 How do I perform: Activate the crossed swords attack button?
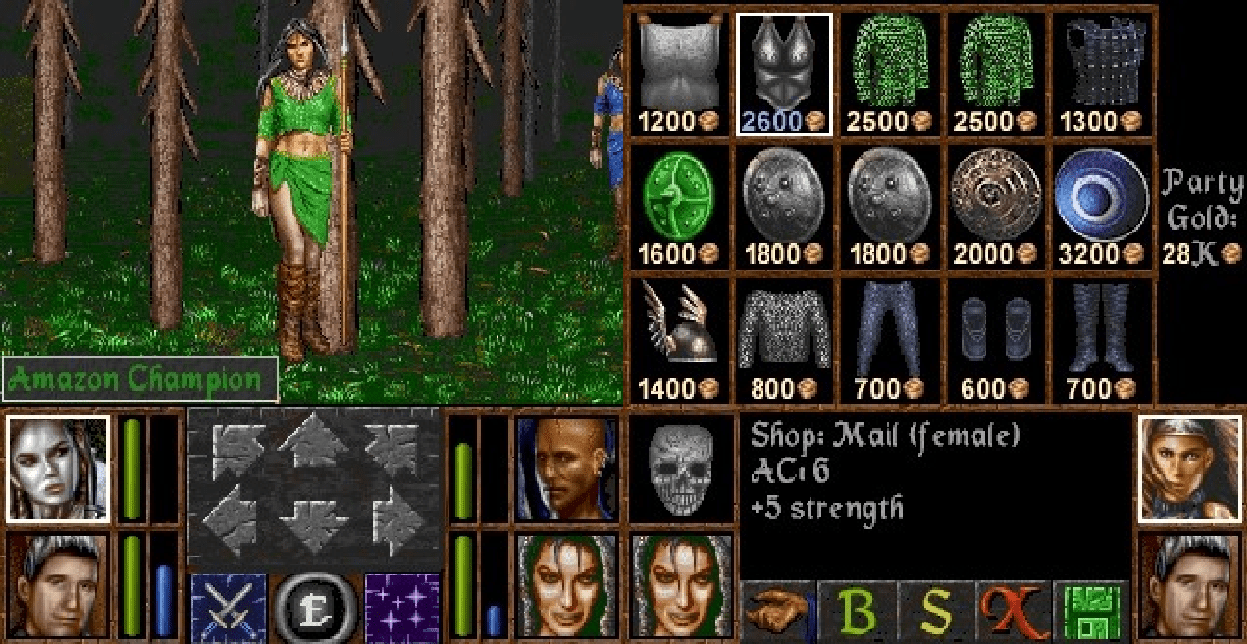[228, 606]
